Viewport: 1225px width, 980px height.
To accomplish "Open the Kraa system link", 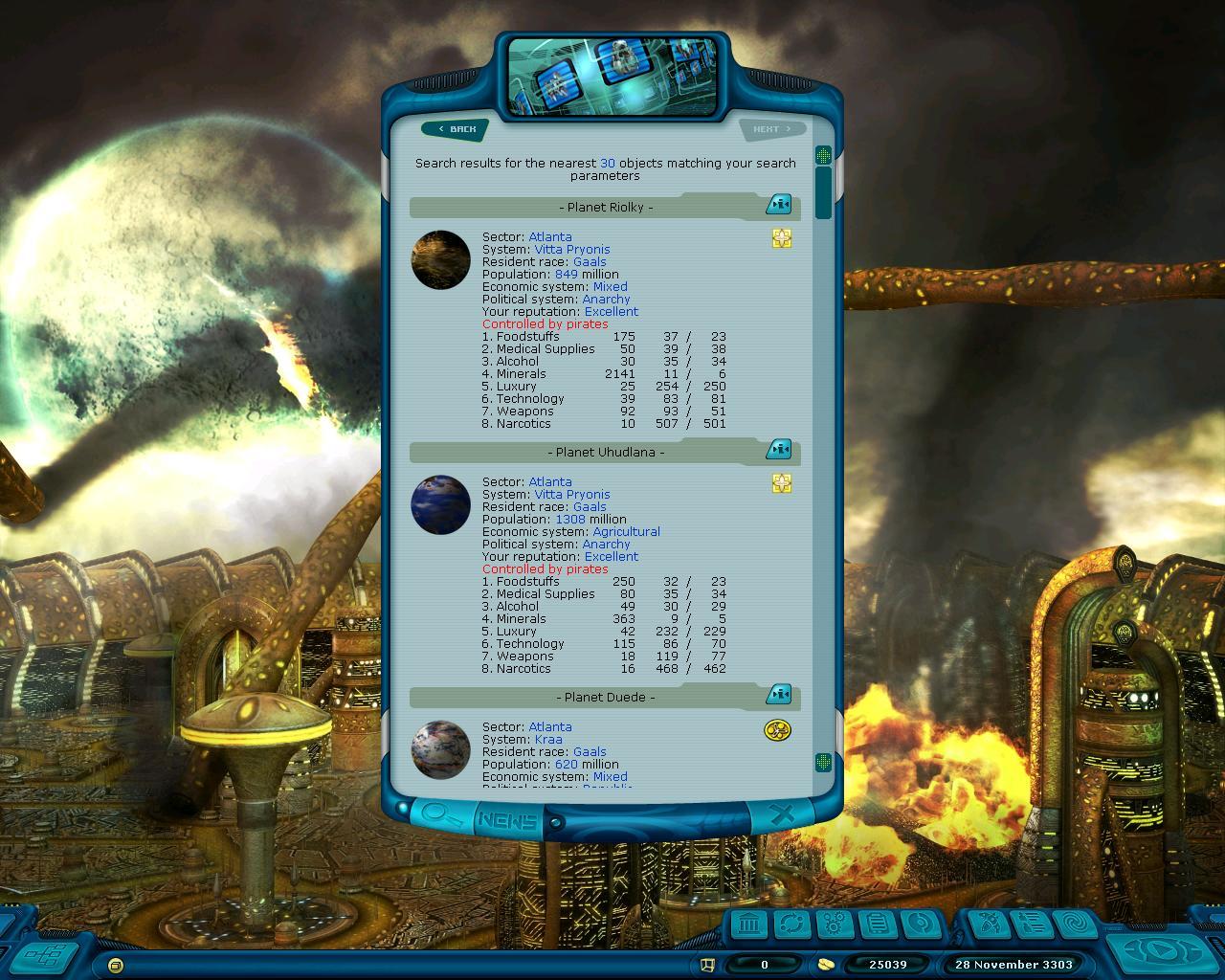I will (x=548, y=740).
